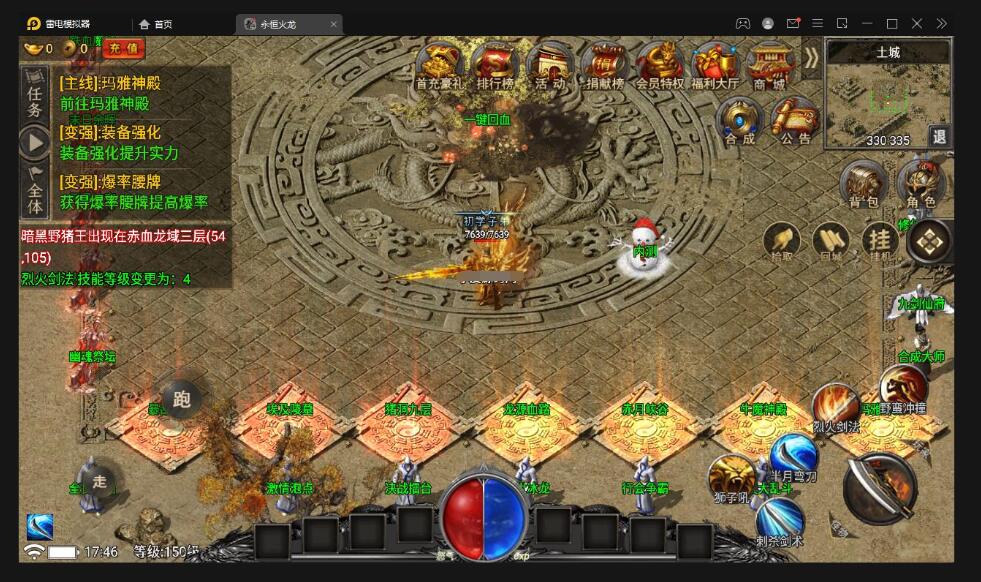Open the 角色 character sheet

tap(920, 186)
